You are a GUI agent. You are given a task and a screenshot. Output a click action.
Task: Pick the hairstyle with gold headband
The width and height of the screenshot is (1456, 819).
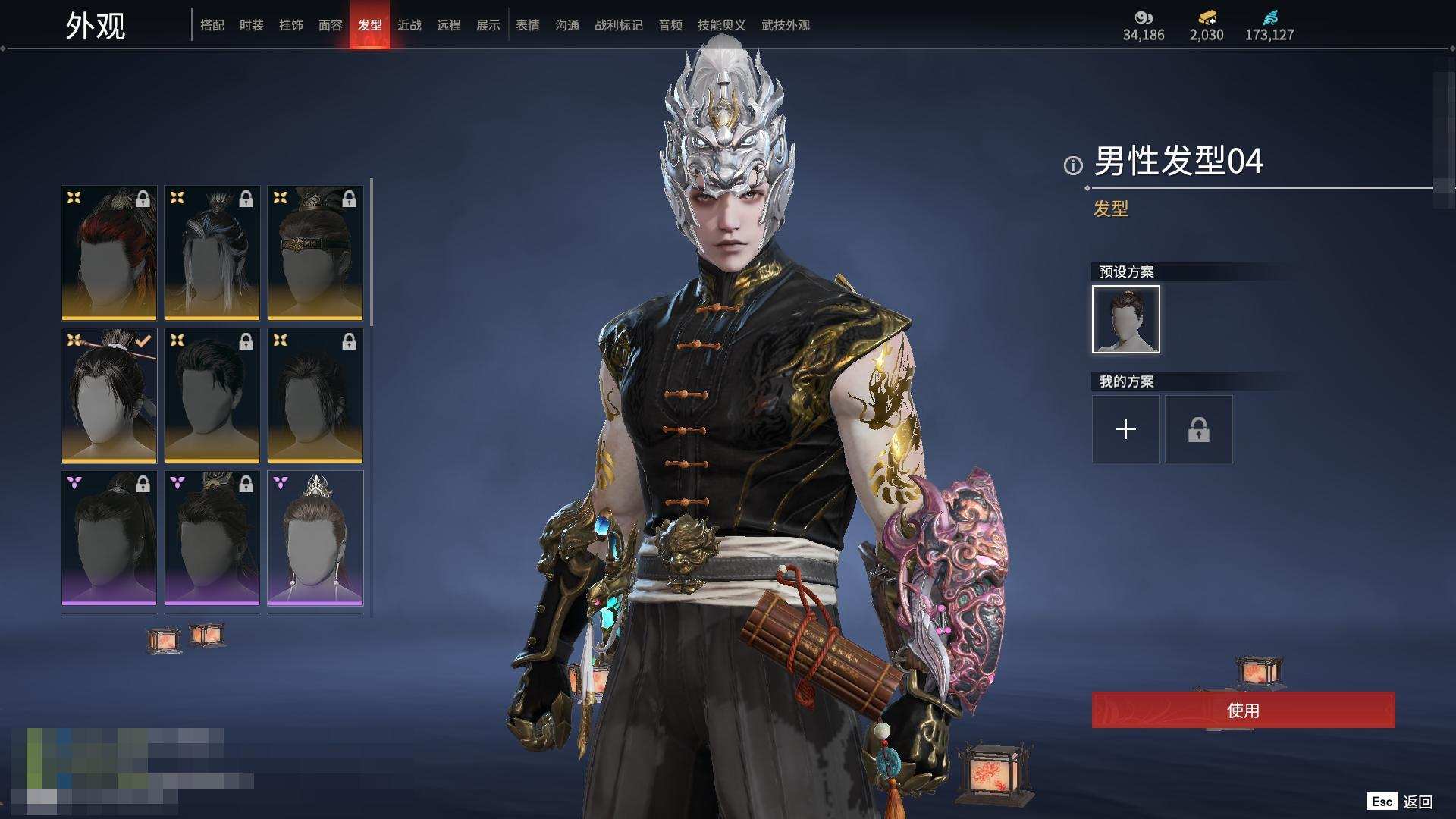[315, 253]
